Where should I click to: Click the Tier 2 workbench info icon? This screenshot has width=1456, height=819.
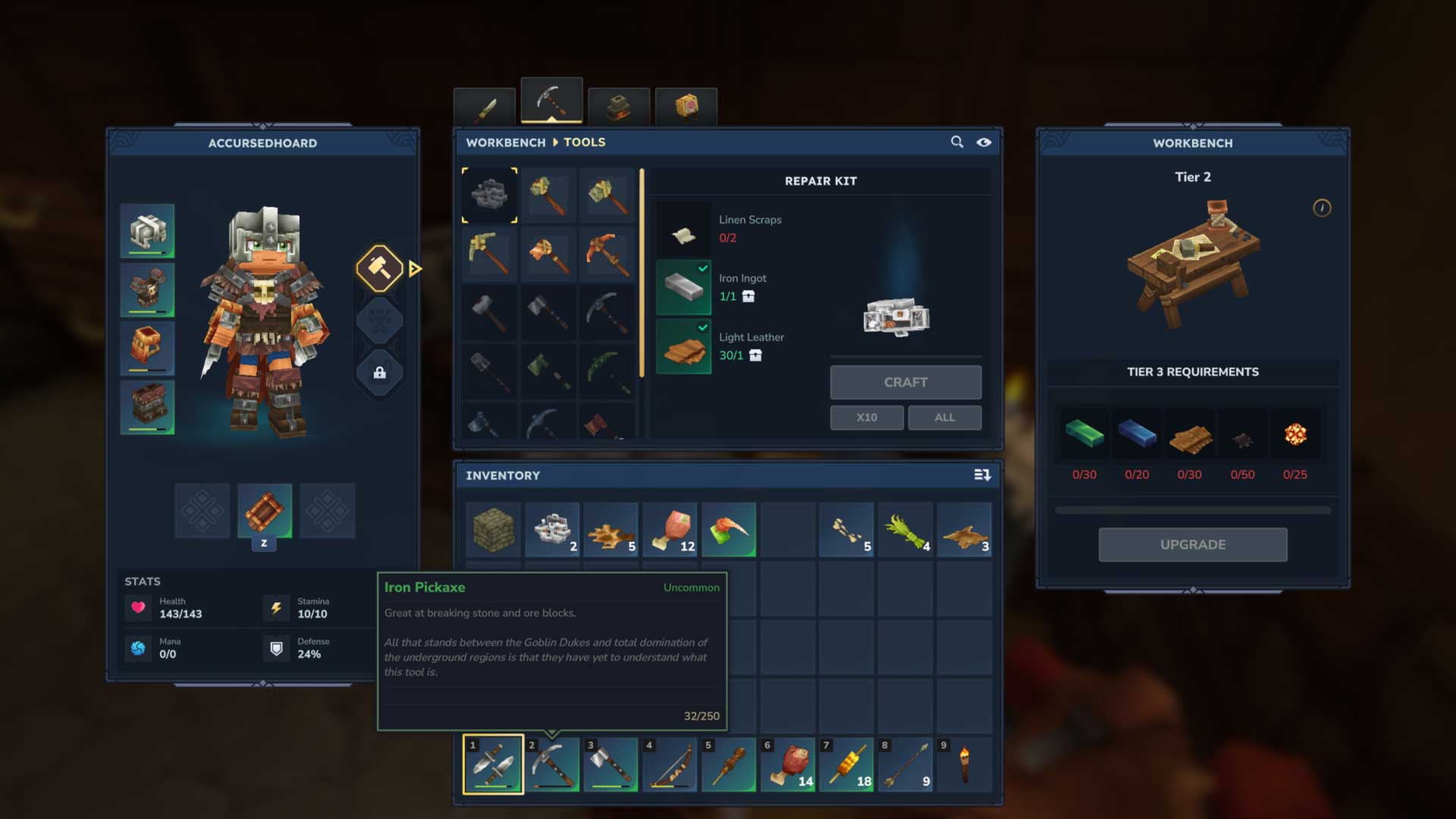pyautogui.click(x=1321, y=209)
